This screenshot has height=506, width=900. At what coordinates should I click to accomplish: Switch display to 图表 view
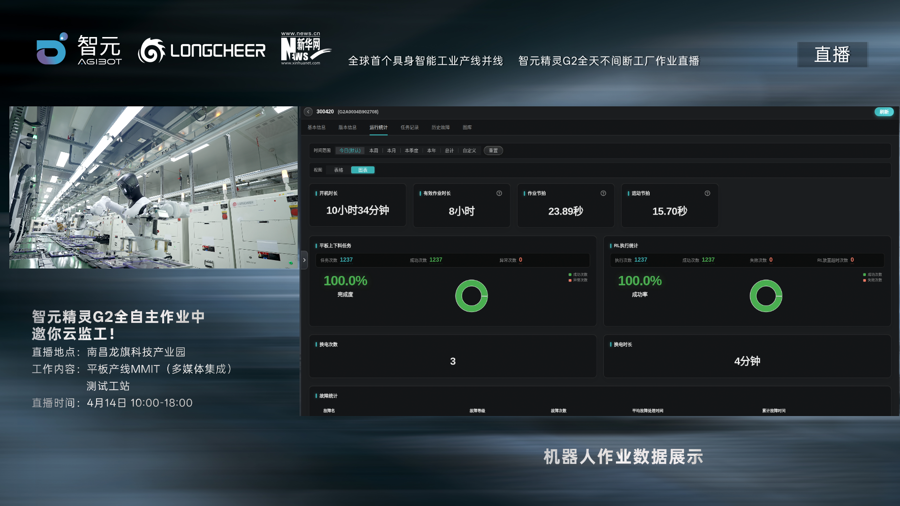point(362,170)
